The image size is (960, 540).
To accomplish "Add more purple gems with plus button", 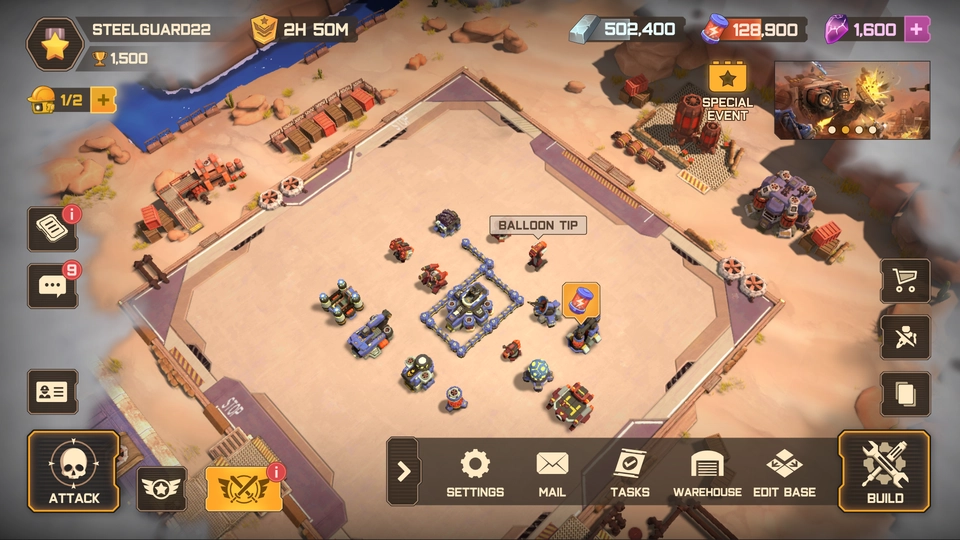I will tap(916, 29).
